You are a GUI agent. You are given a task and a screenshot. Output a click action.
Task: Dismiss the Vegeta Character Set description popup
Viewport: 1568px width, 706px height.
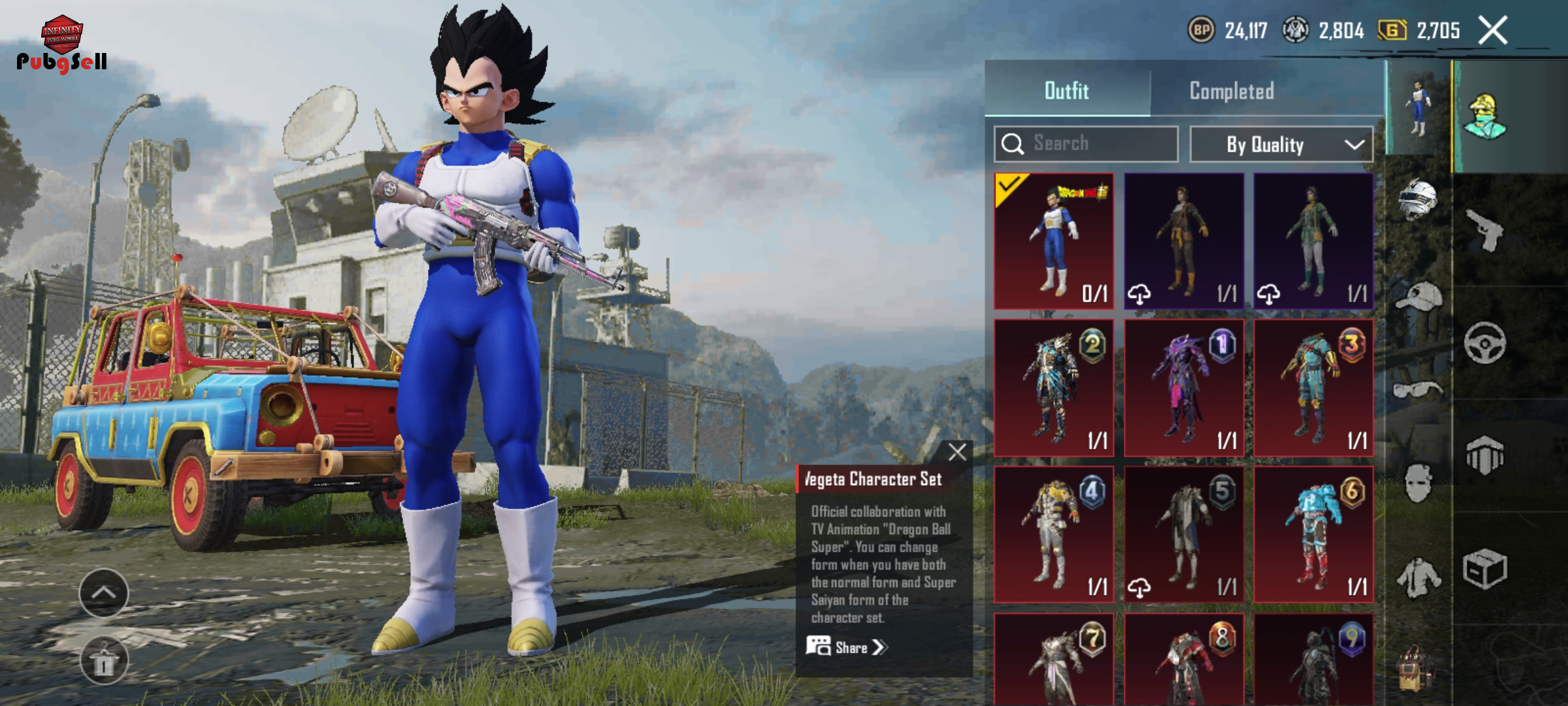click(x=957, y=452)
